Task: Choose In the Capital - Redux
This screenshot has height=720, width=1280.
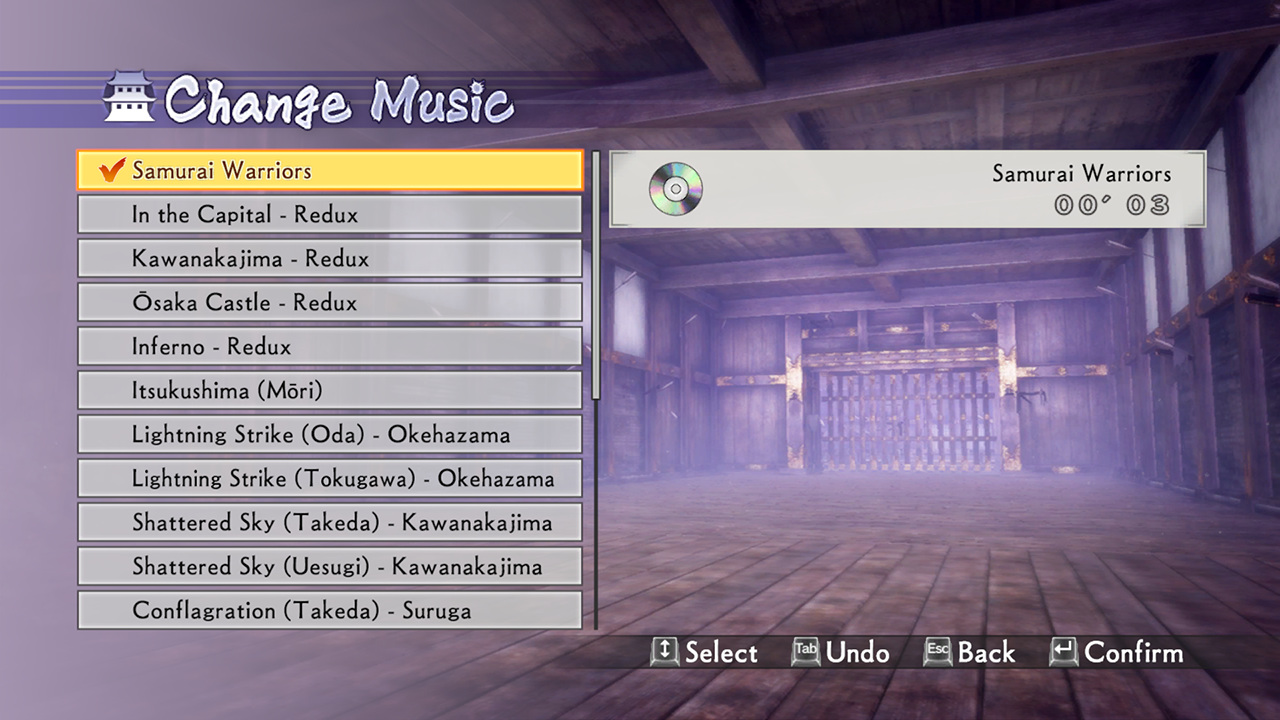Action: [x=330, y=214]
